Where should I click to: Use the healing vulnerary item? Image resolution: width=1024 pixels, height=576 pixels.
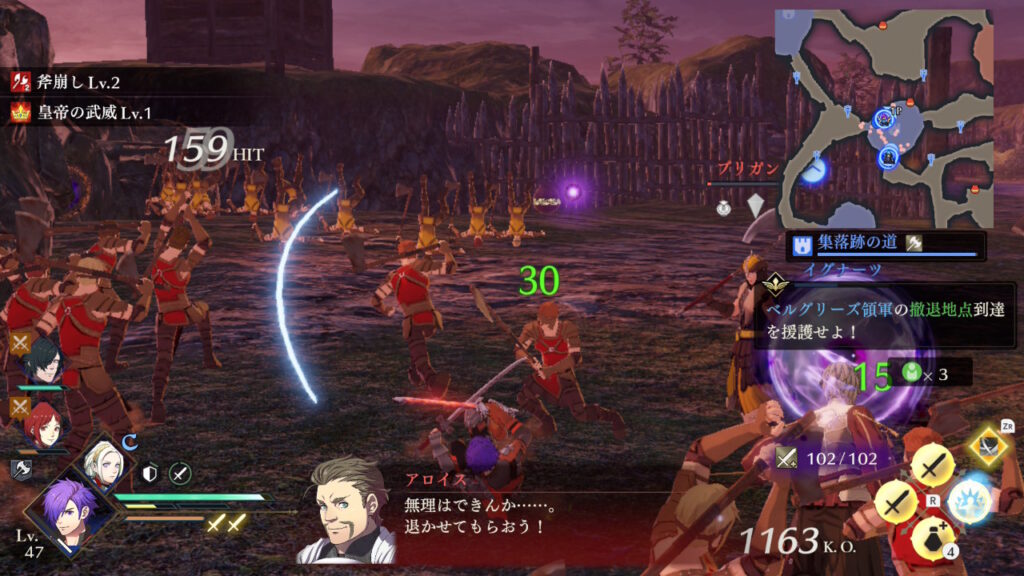tap(932, 535)
